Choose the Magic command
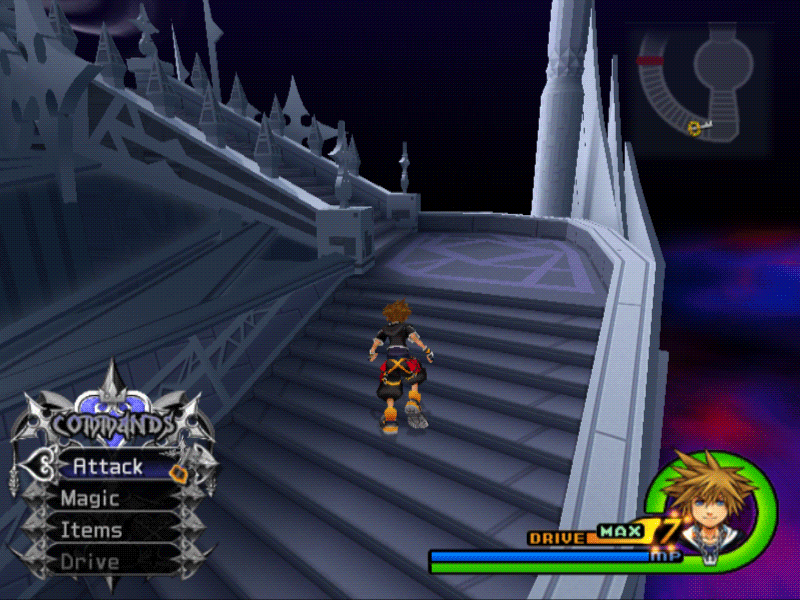This screenshot has width=800, height=600. [x=90, y=498]
